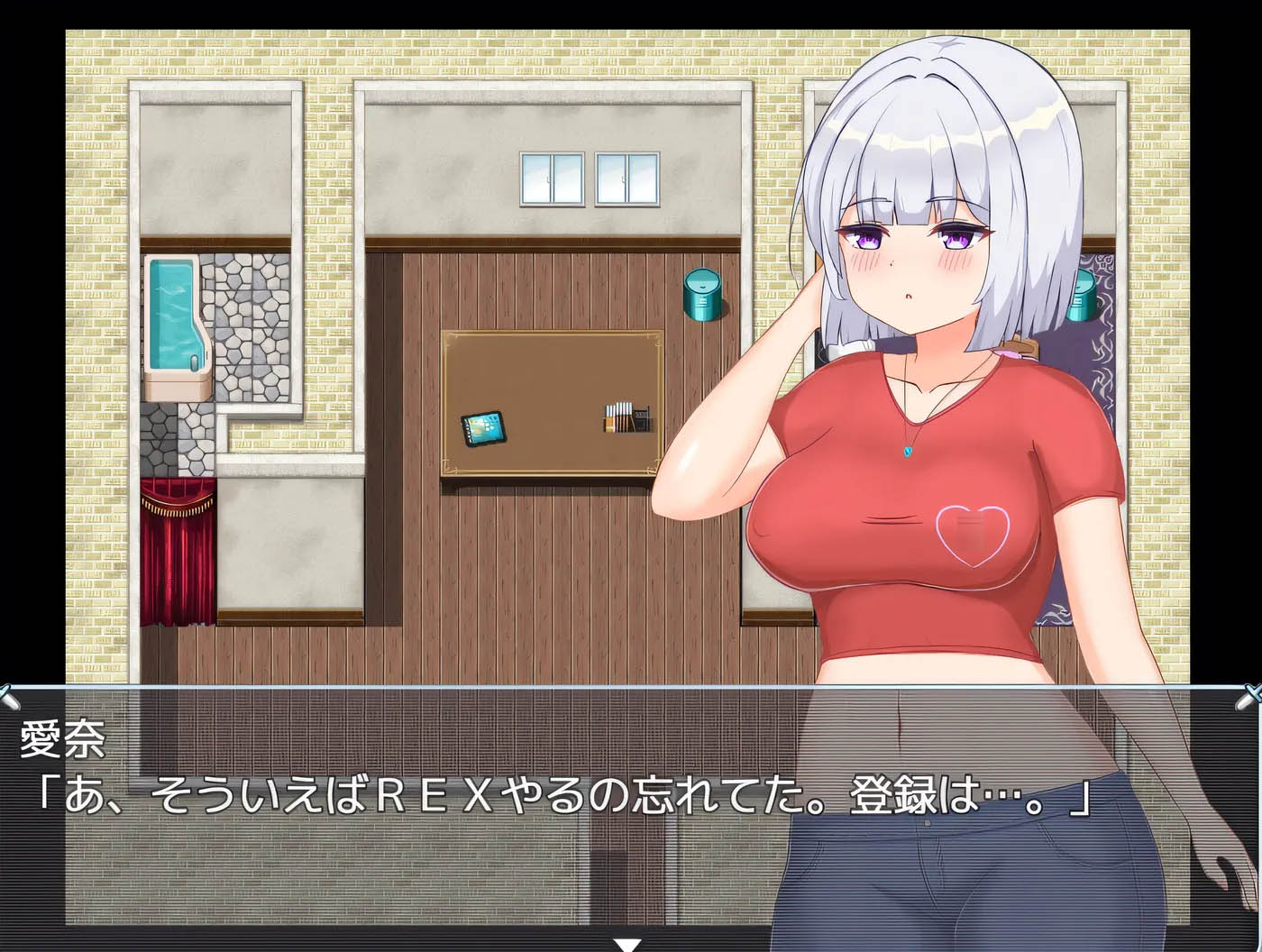Screen dimensions: 1262x952
Task: Click the left arrow decoration on the dialogue bar
Action: (9, 694)
